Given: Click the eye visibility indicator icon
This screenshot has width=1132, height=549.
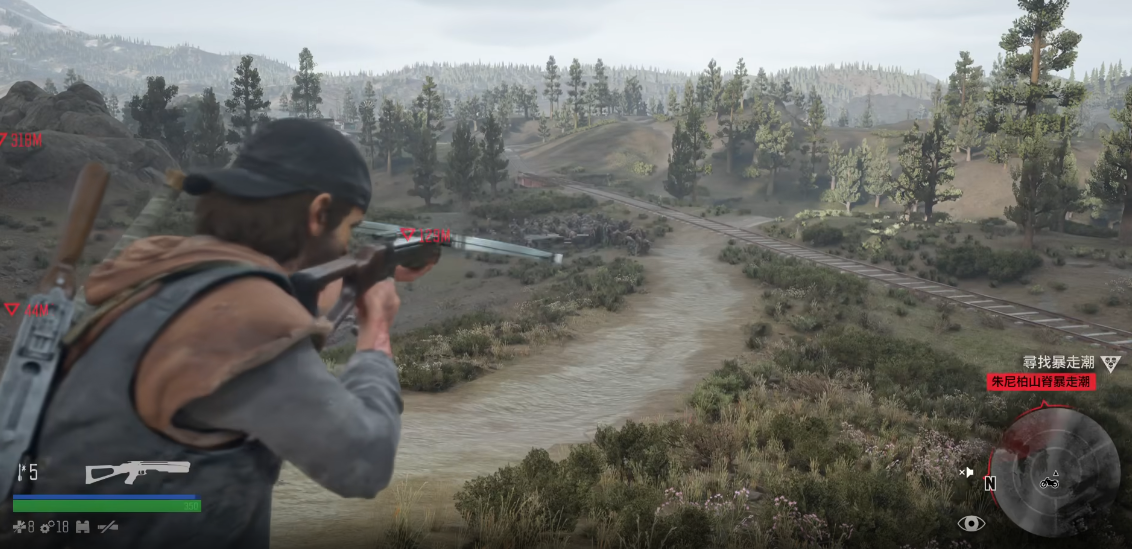Looking at the screenshot, I should 970,523.
